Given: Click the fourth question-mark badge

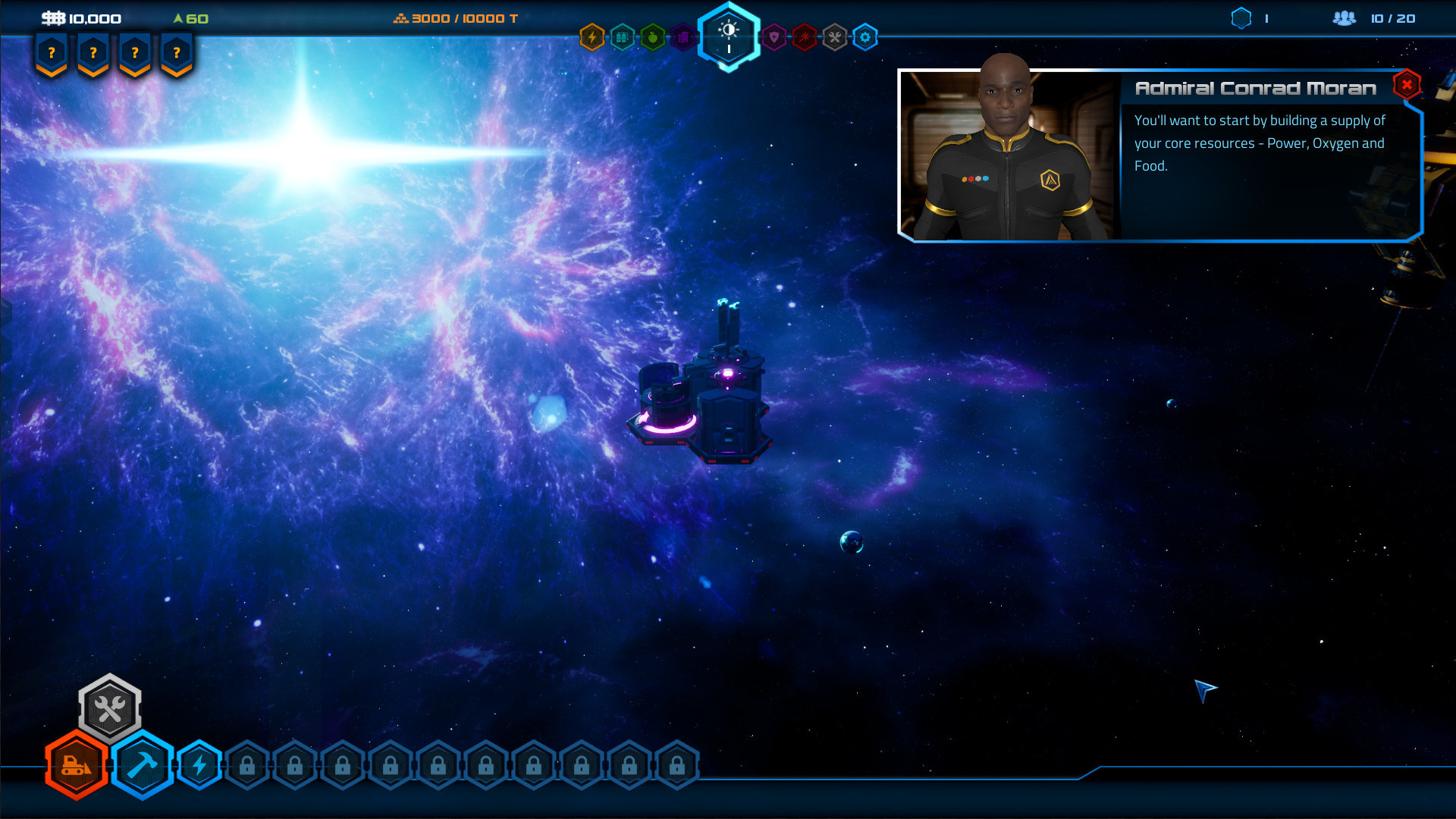Looking at the screenshot, I should click(x=176, y=52).
